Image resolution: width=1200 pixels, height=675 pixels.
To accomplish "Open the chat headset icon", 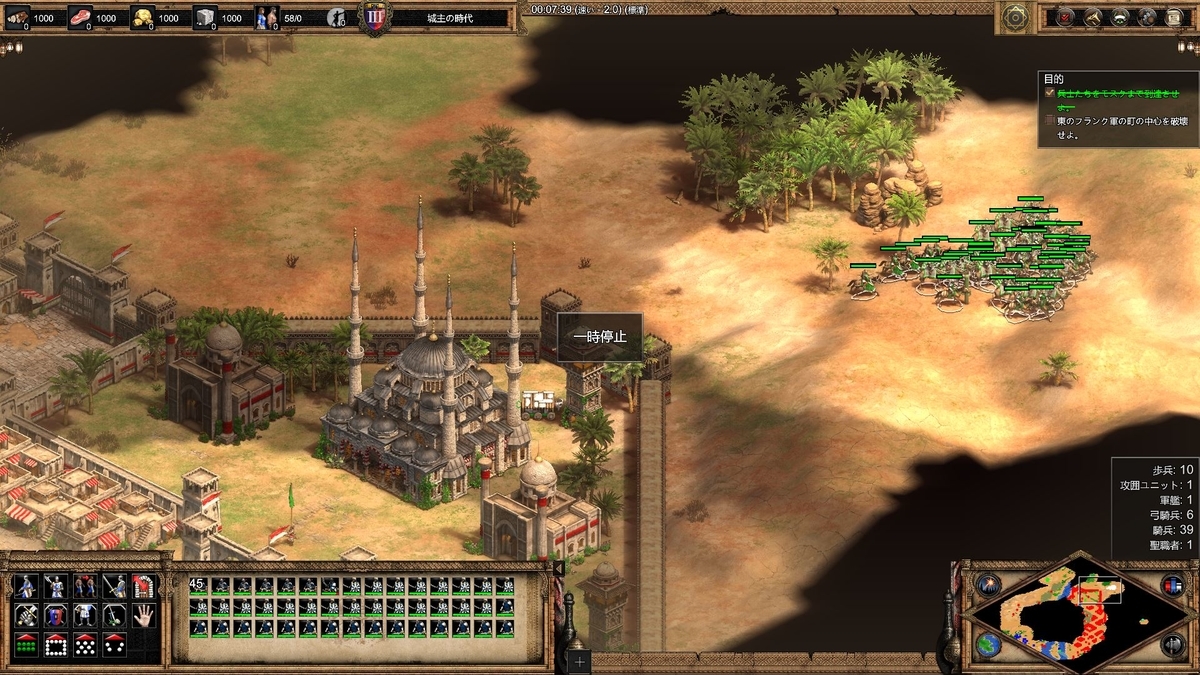I will click(1120, 17).
